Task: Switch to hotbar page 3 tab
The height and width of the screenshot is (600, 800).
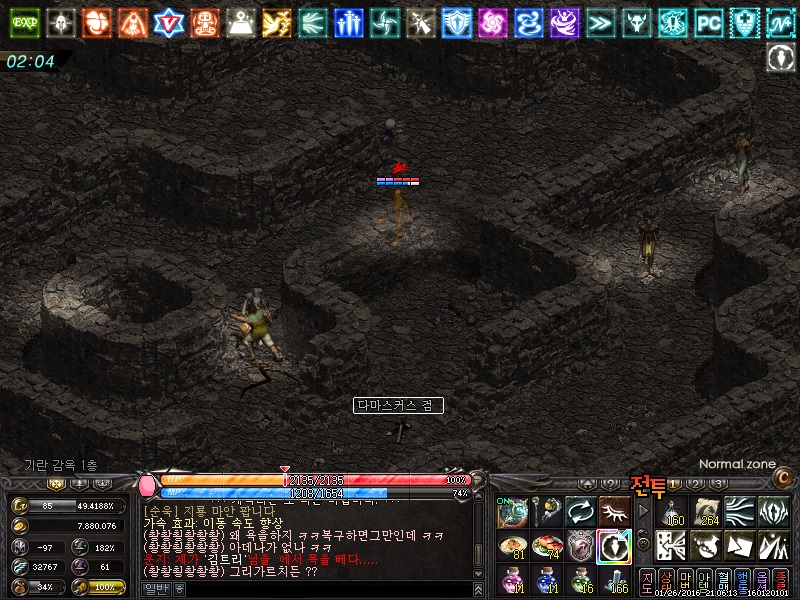Action: (717, 484)
